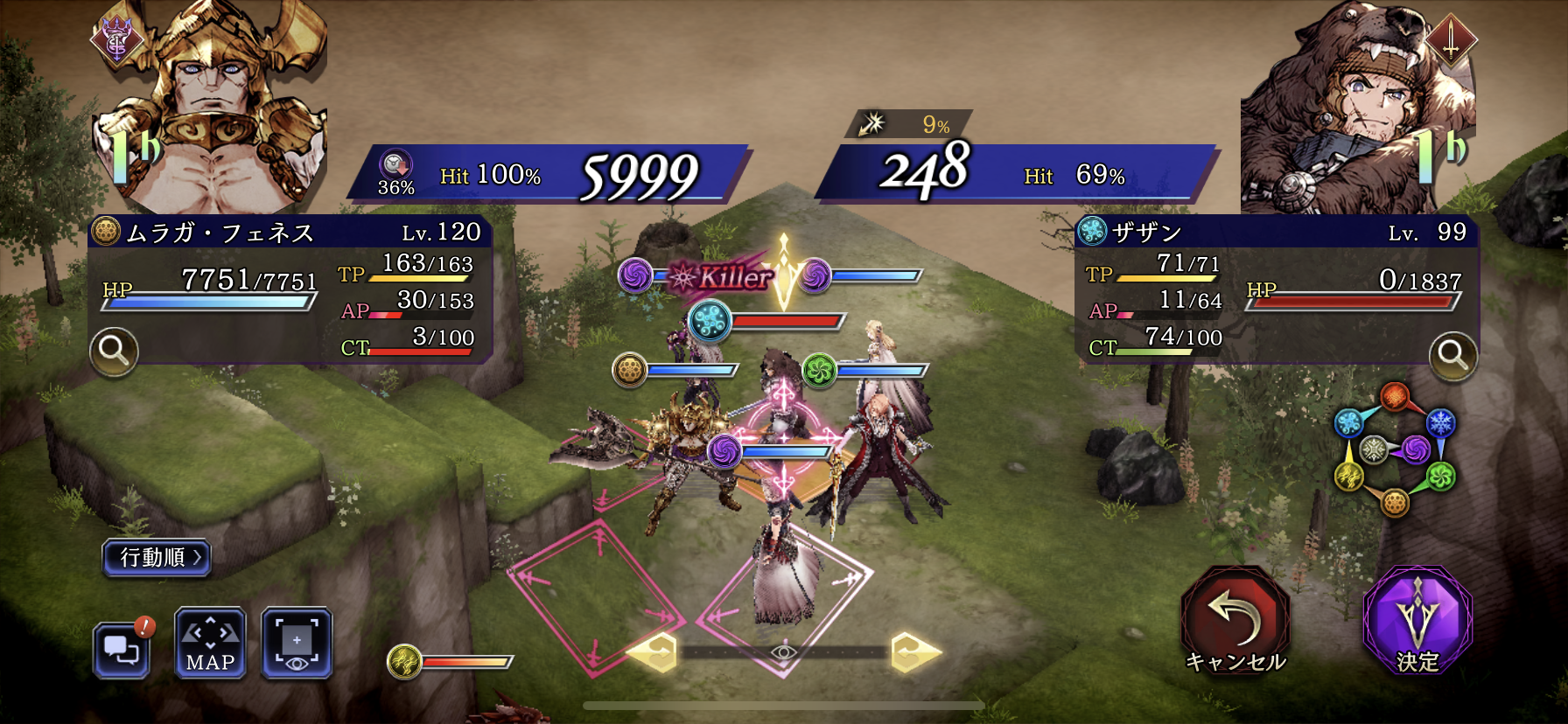Rotate camera with left gold arrow

[654, 652]
